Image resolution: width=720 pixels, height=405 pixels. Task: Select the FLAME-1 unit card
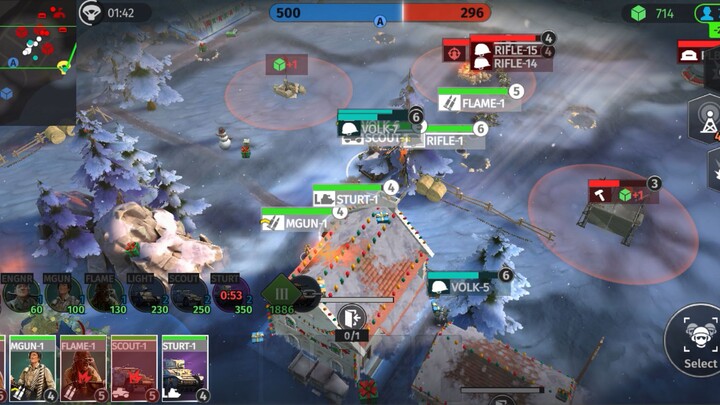pyautogui.click(x=83, y=368)
